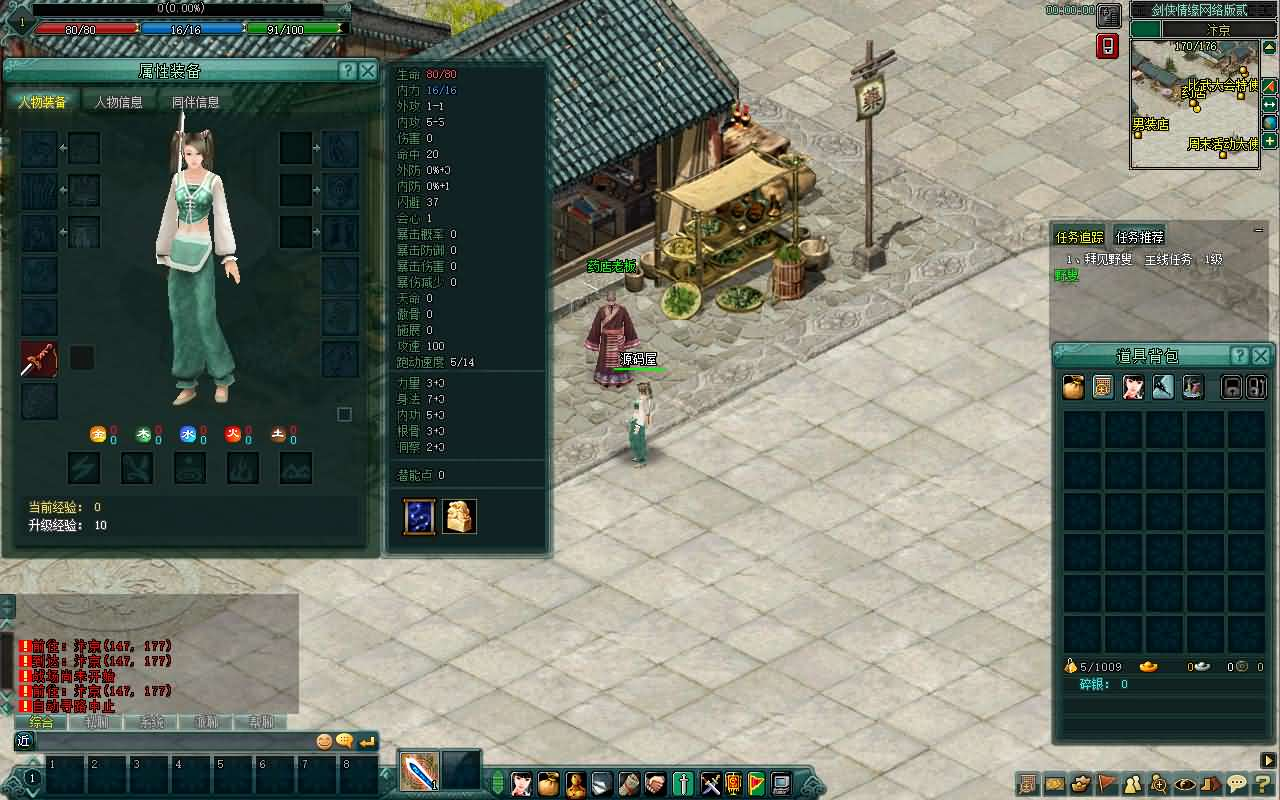
Task: Open the chat emoticon smiley picker
Action: pyautogui.click(x=324, y=741)
